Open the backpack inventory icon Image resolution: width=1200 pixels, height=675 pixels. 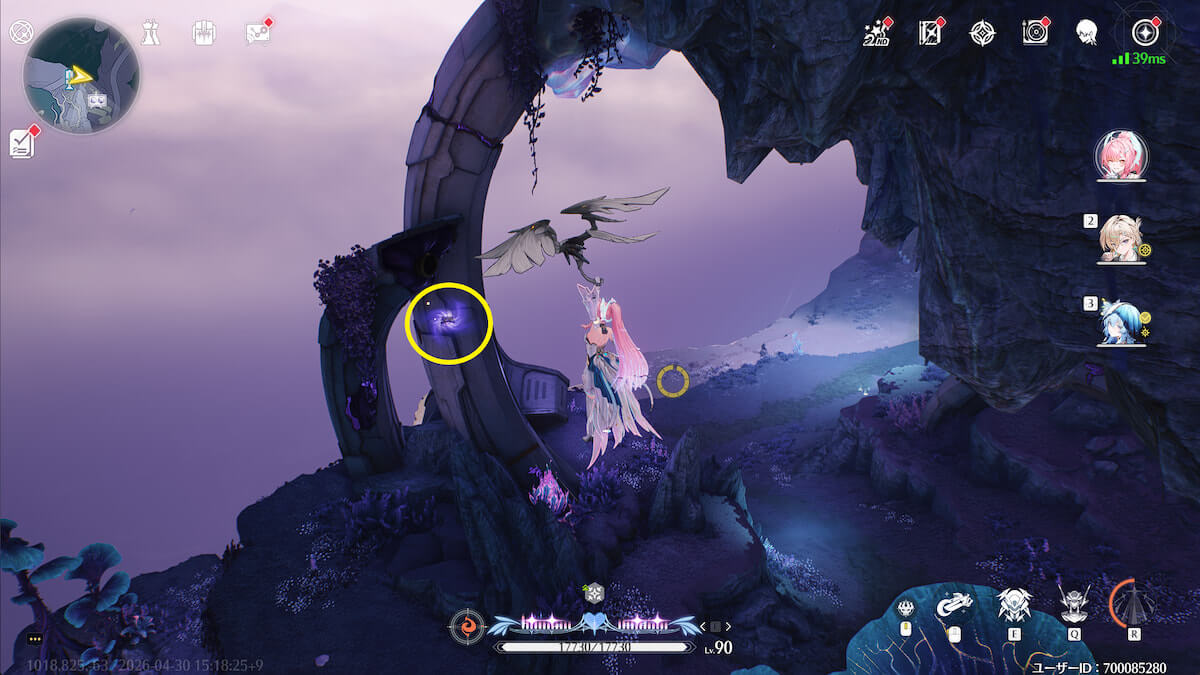[x=203, y=32]
